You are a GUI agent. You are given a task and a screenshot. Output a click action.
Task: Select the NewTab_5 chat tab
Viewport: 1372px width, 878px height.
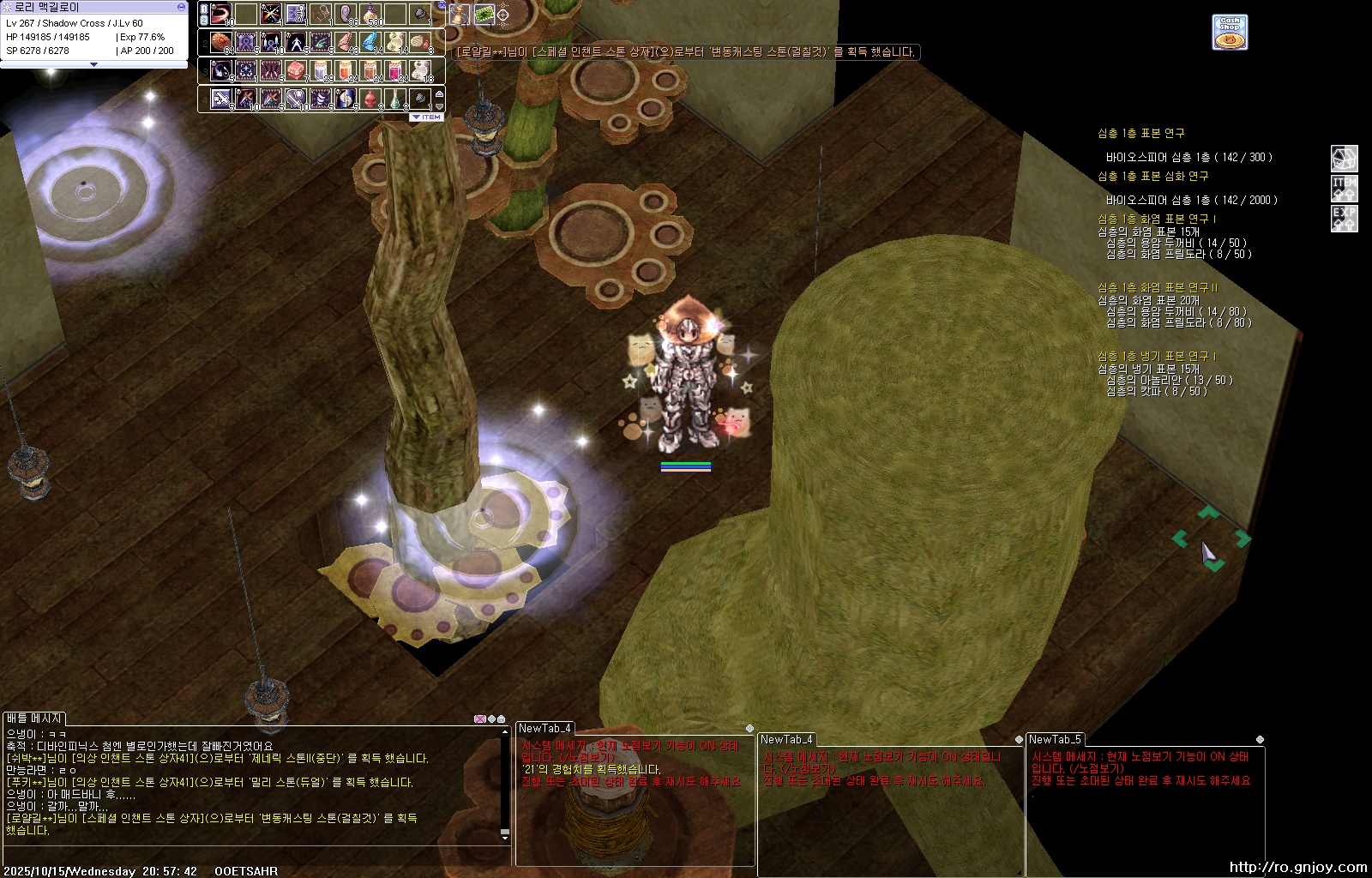click(x=1055, y=739)
